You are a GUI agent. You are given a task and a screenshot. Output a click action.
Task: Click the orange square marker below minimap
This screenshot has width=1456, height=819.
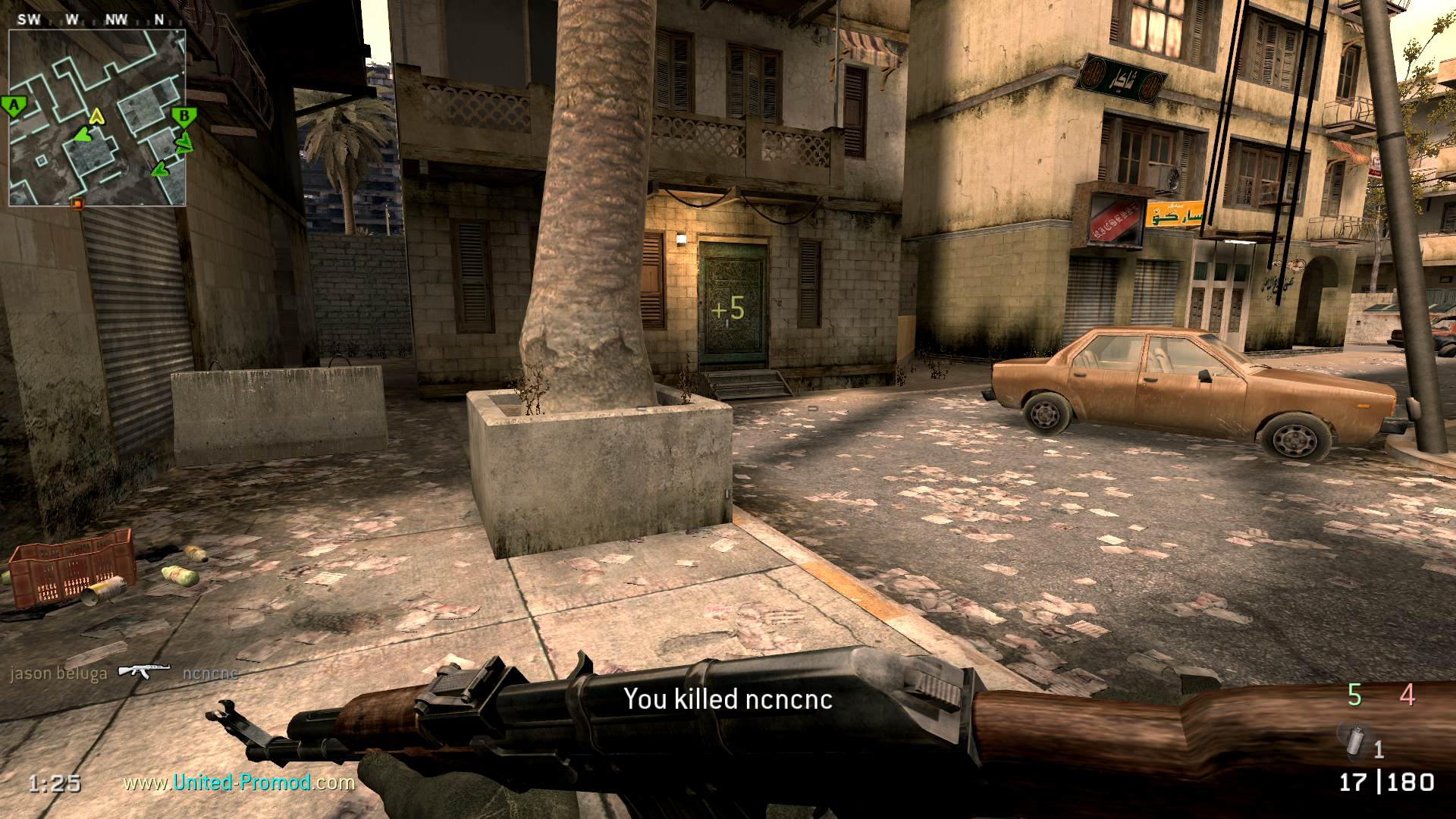[x=77, y=203]
